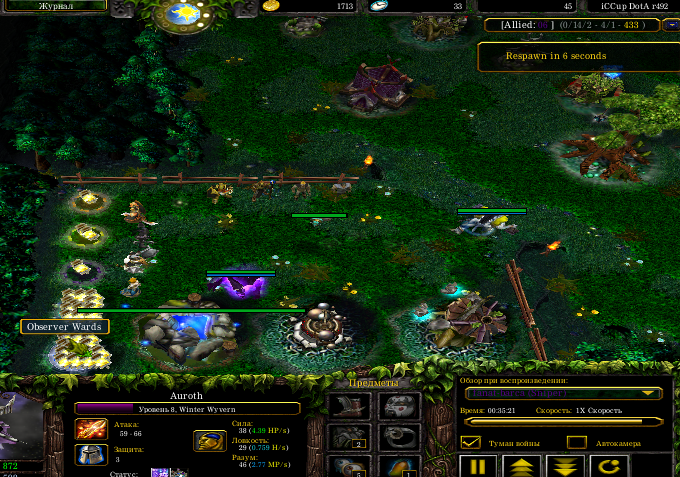Select the ring item slot
The width and height of the screenshot is (680, 477).
pyautogui.click(x=399, y=437)
